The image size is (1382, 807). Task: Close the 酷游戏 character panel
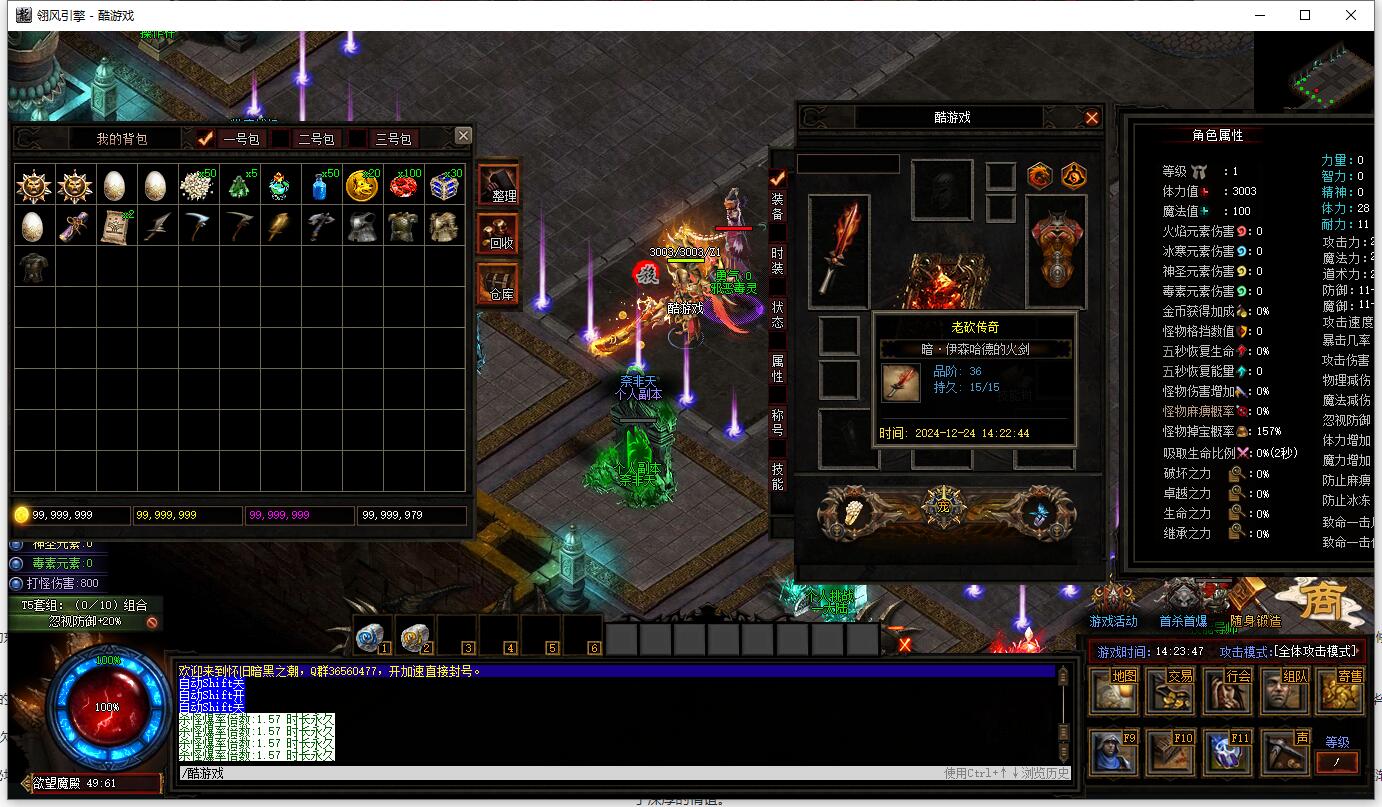pyautogui.click(x=1091, y=118)
